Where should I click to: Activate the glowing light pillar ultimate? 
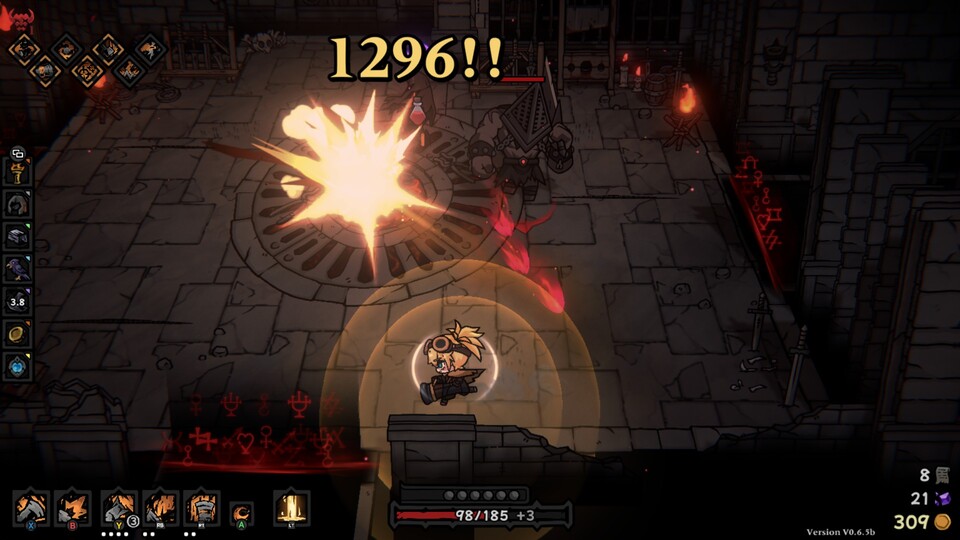(291, 507)
